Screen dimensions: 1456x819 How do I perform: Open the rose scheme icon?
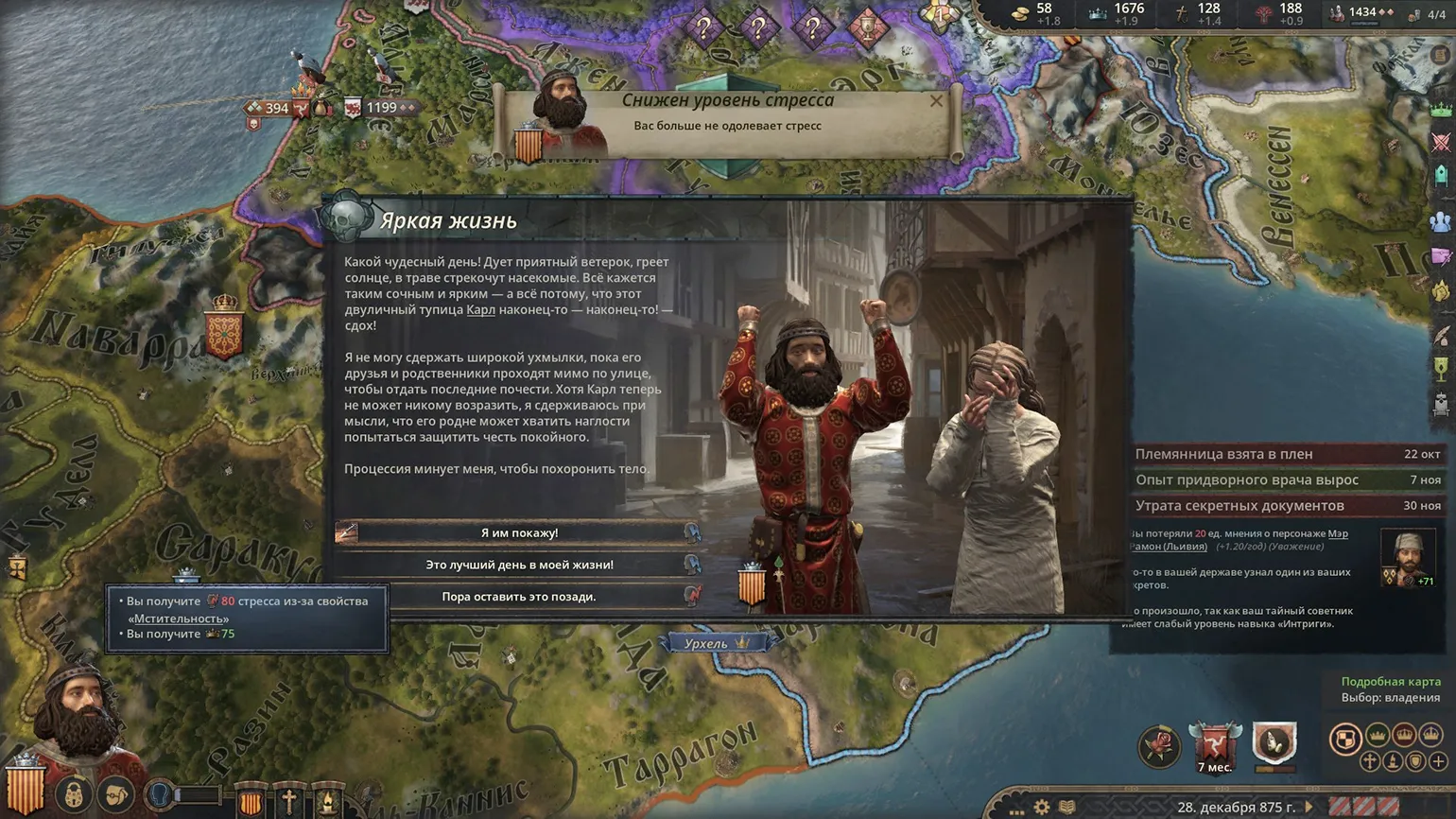click(1159, 745)
